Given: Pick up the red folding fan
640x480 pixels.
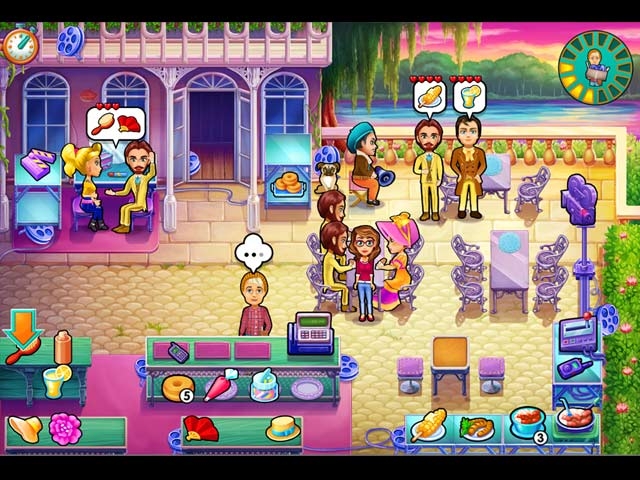Looking at the screenshot, I should (x=198, y=429).
